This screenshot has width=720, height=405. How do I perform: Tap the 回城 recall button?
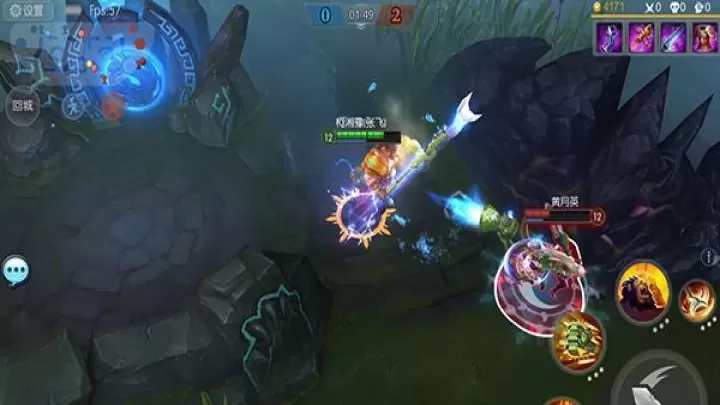point(21,105)
